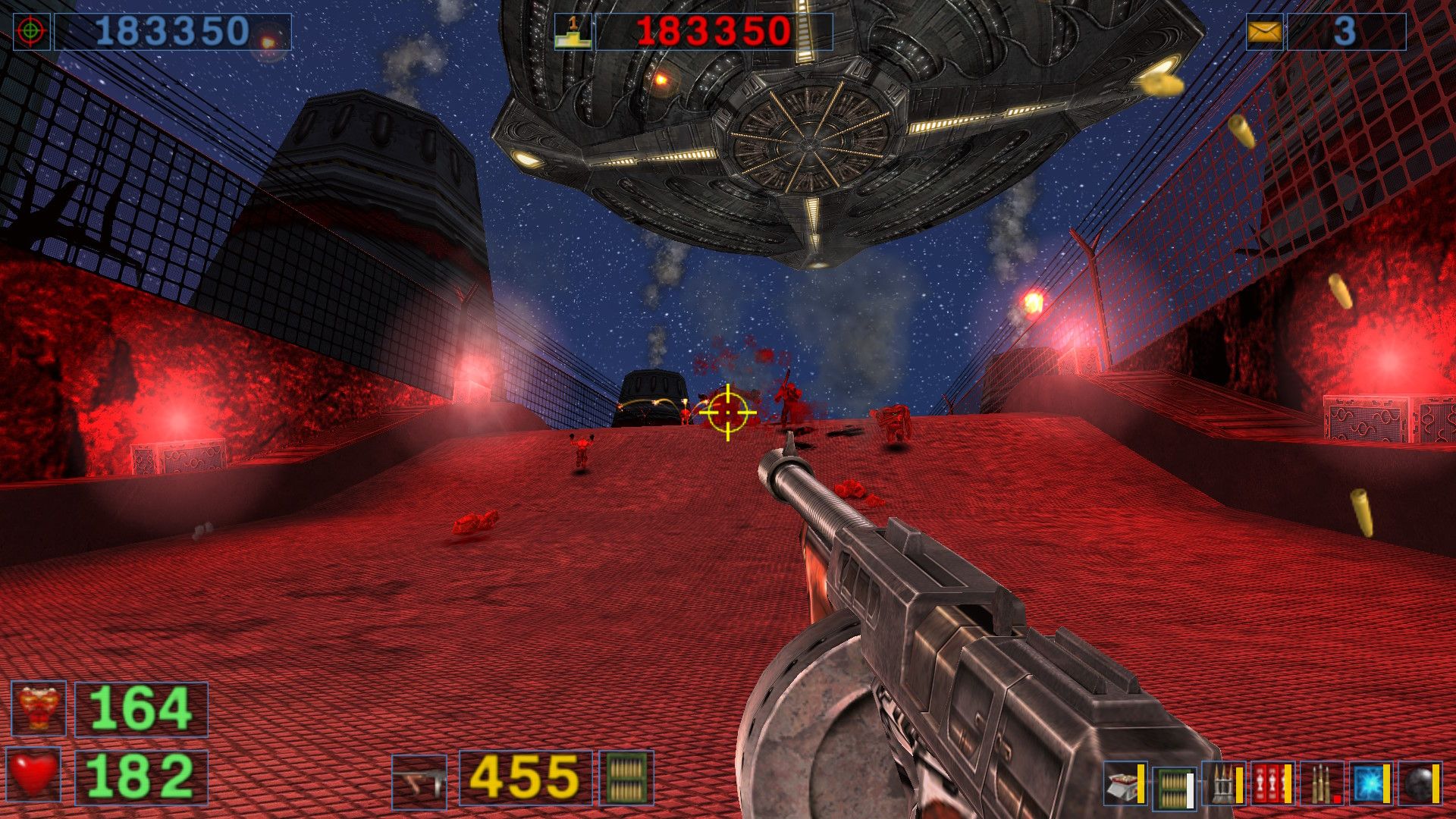1456x819 pixels.
Task: Pick the rockets ammo slot
Action: coord(1223,784)
